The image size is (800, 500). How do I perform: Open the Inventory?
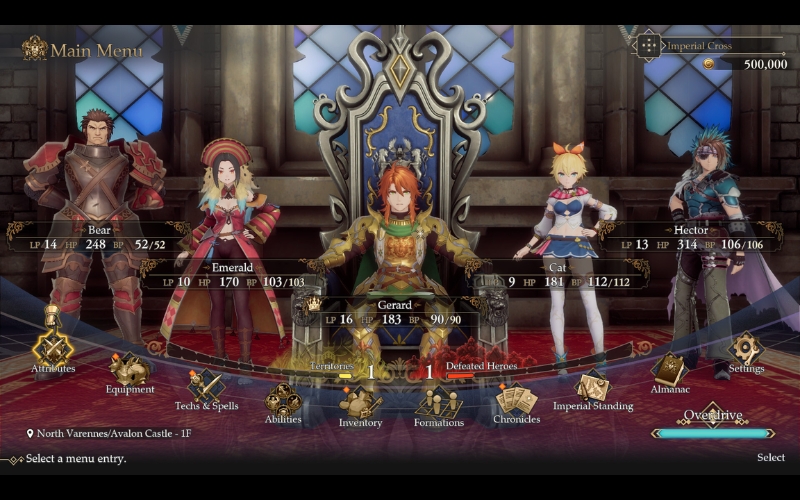[360, 403]
